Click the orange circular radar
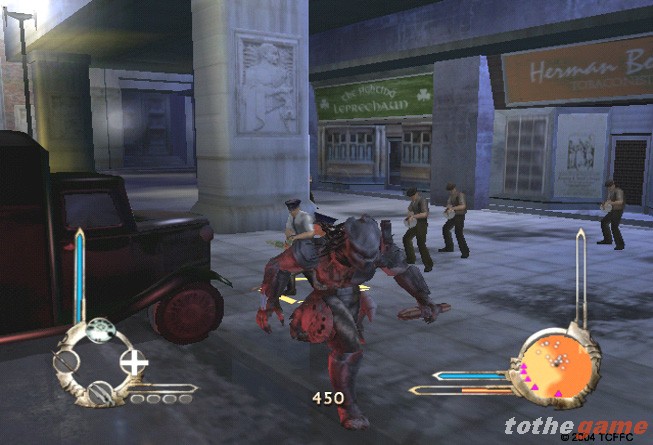The width and height of the screenshot is (653, 445). pos(551,365)
